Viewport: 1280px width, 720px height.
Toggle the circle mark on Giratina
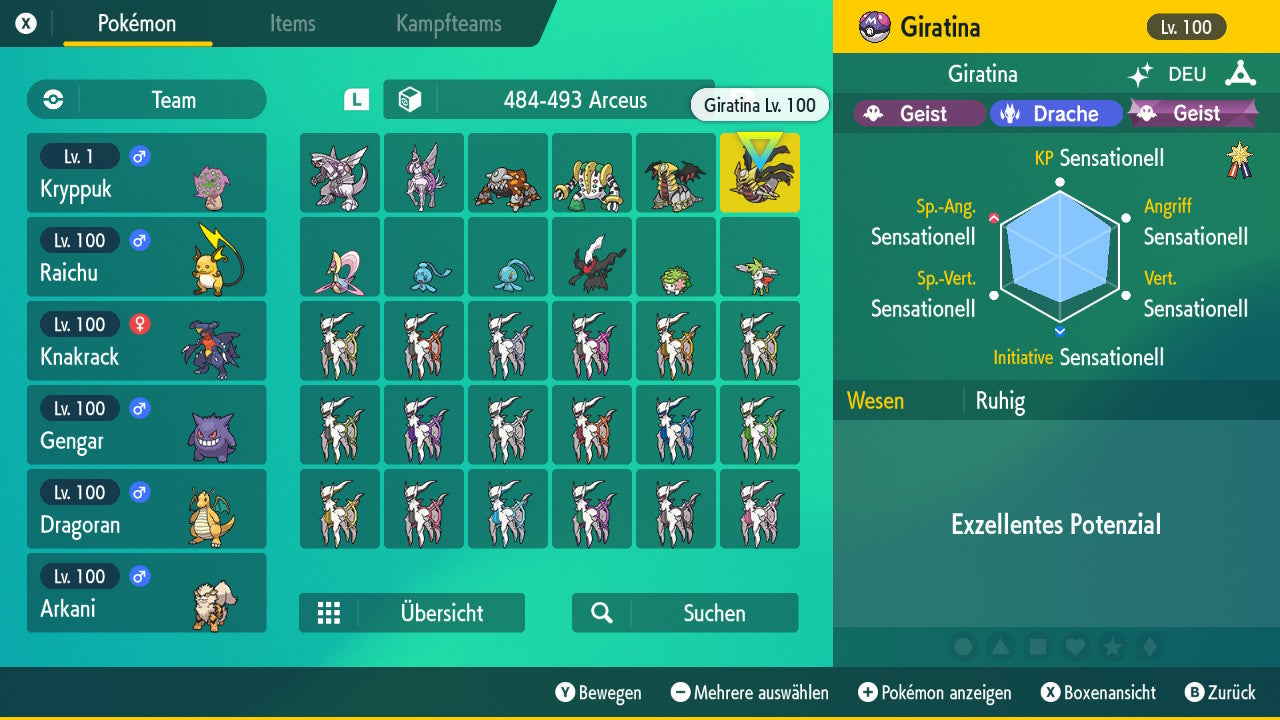(x=963, y=647)
